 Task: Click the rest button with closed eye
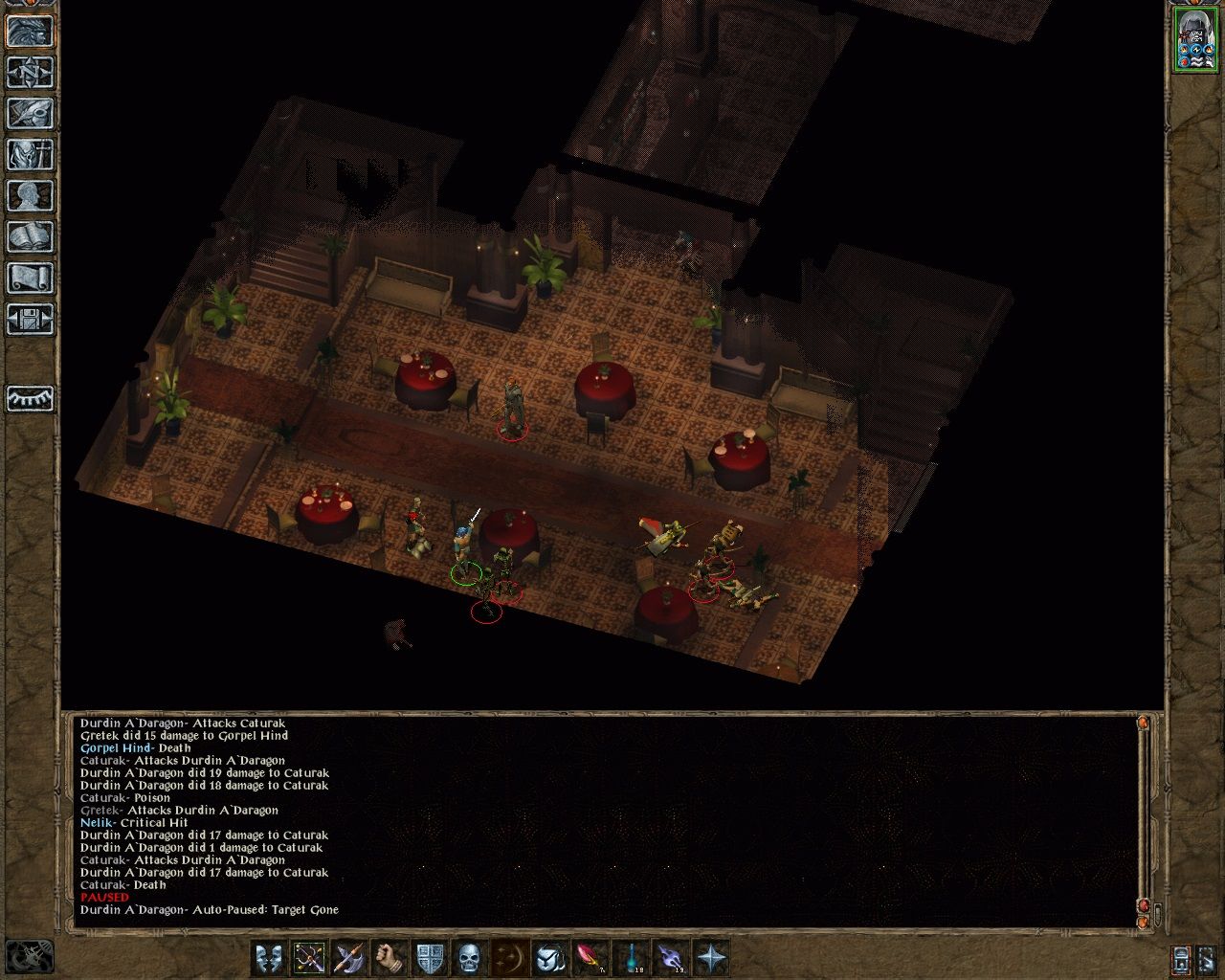click(x=30, y=398)
